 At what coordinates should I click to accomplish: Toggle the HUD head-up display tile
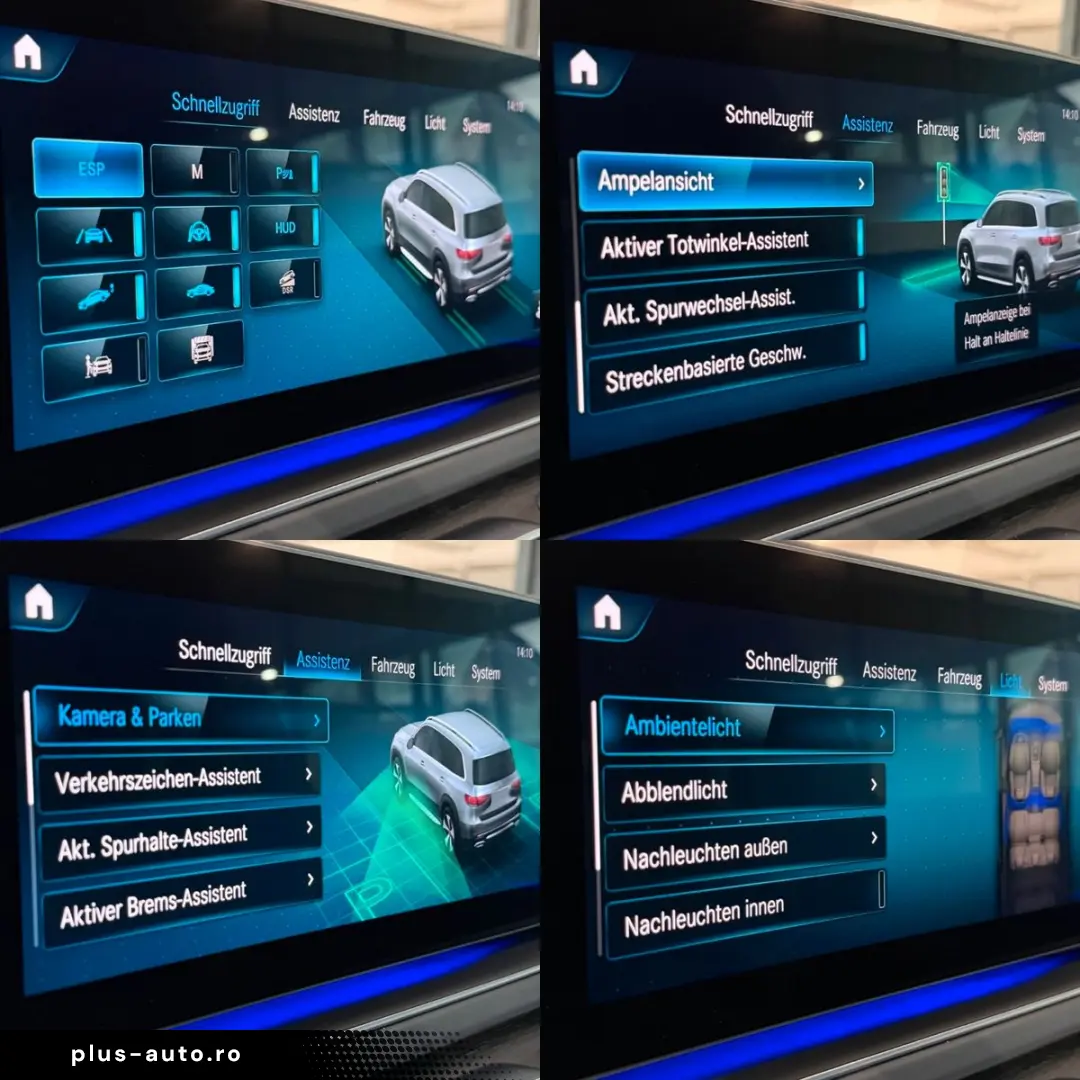(x=284, y=229)
